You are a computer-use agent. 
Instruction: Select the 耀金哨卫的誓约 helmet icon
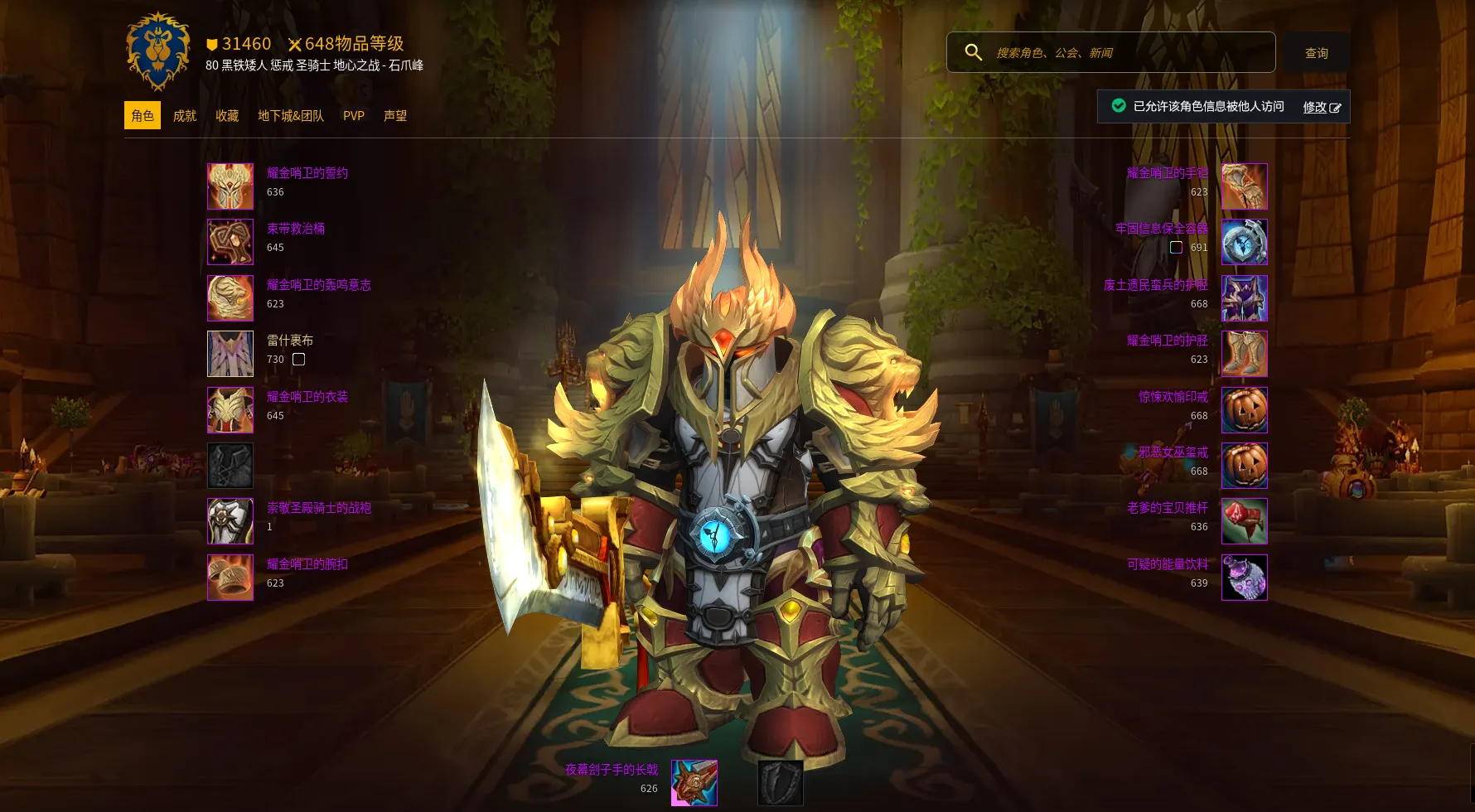pos(230,186)
